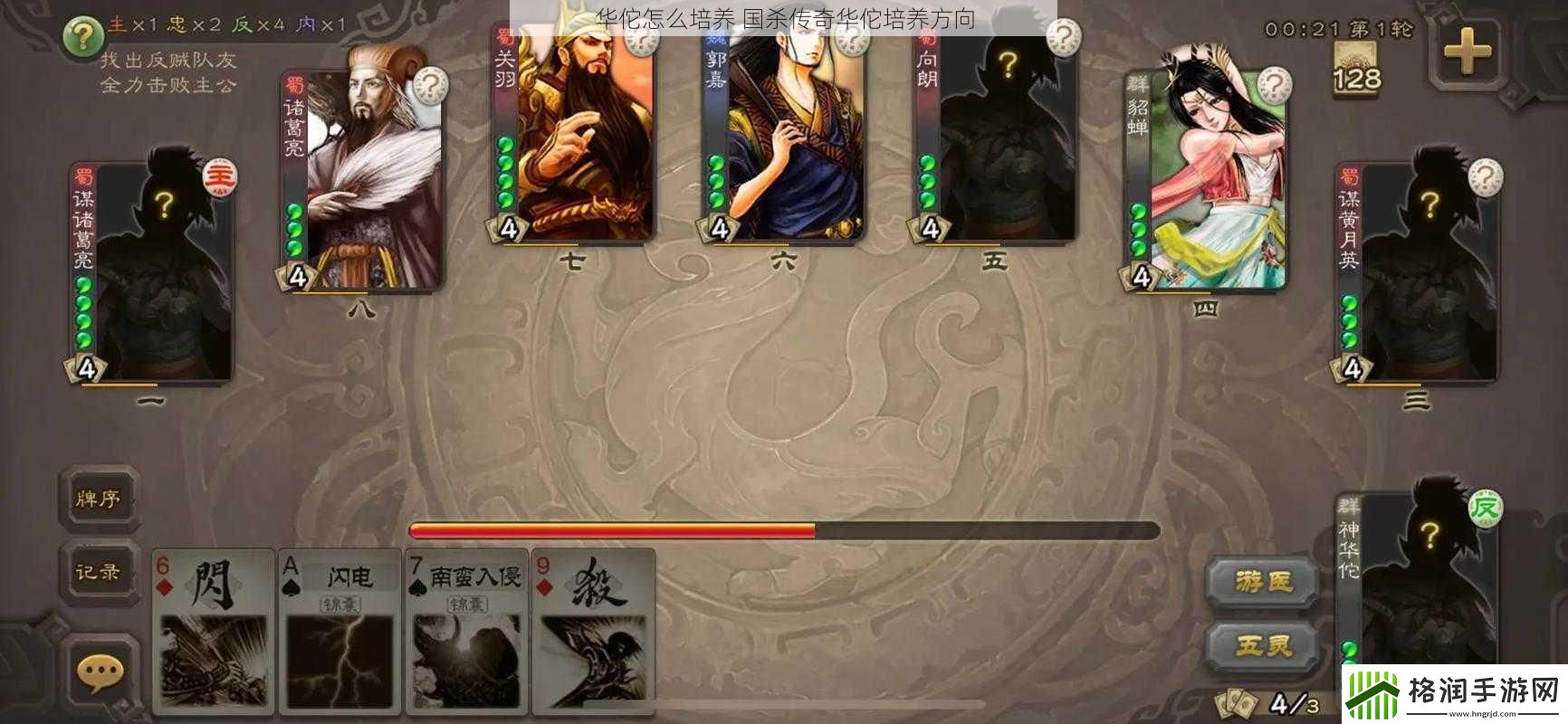Activate the 五灵 skill

pos(1264,645)
